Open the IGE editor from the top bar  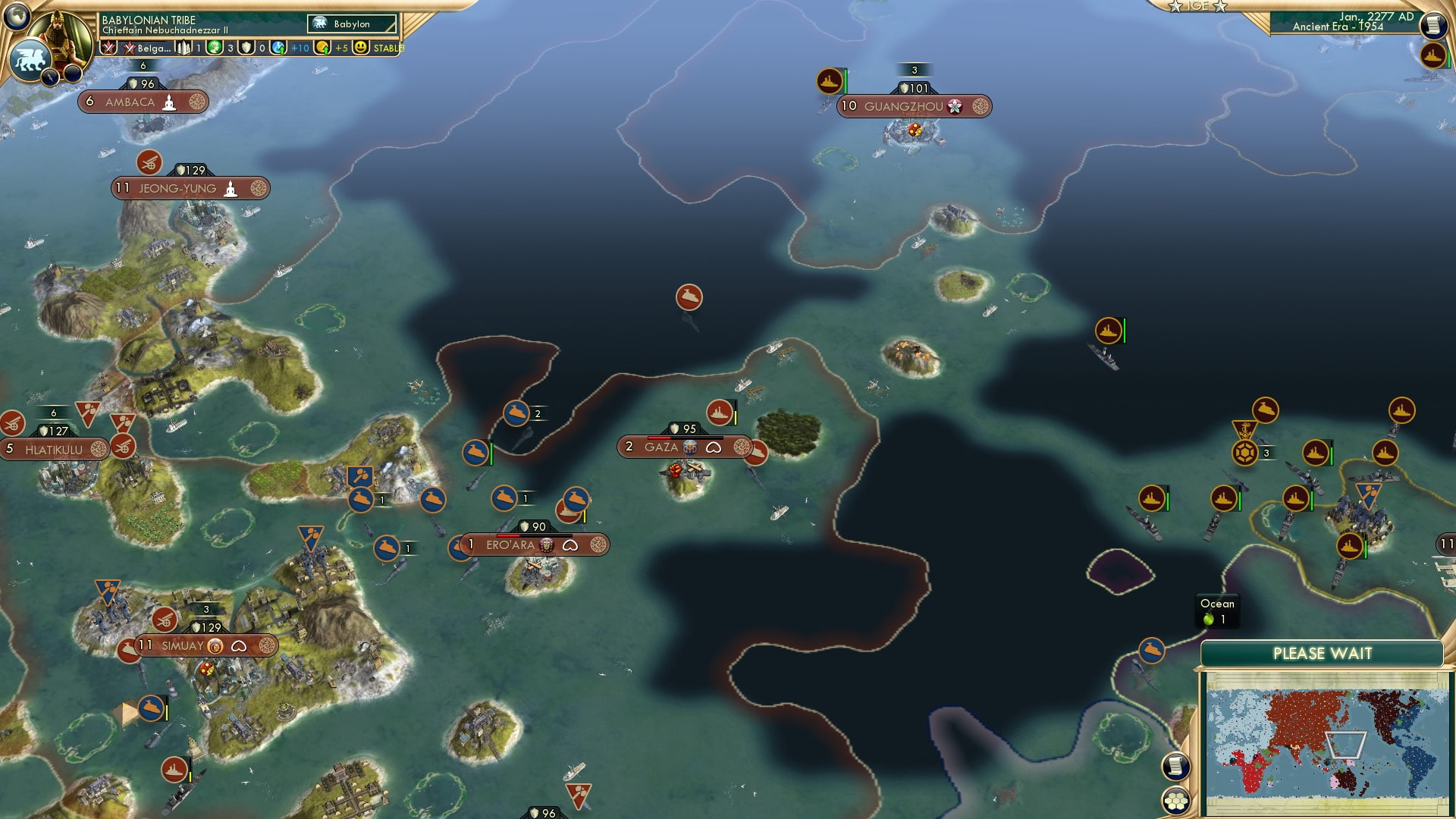click(1198, 6)
